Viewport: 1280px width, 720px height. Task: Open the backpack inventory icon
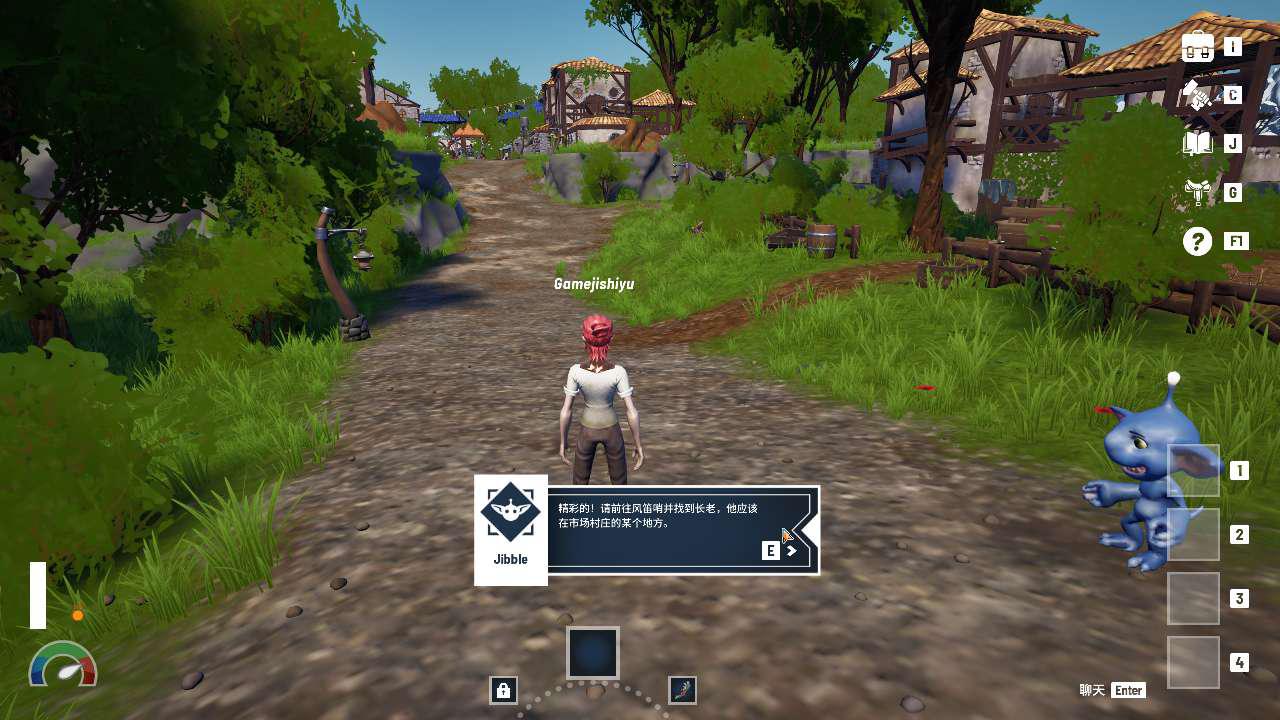pos(1198,47)
